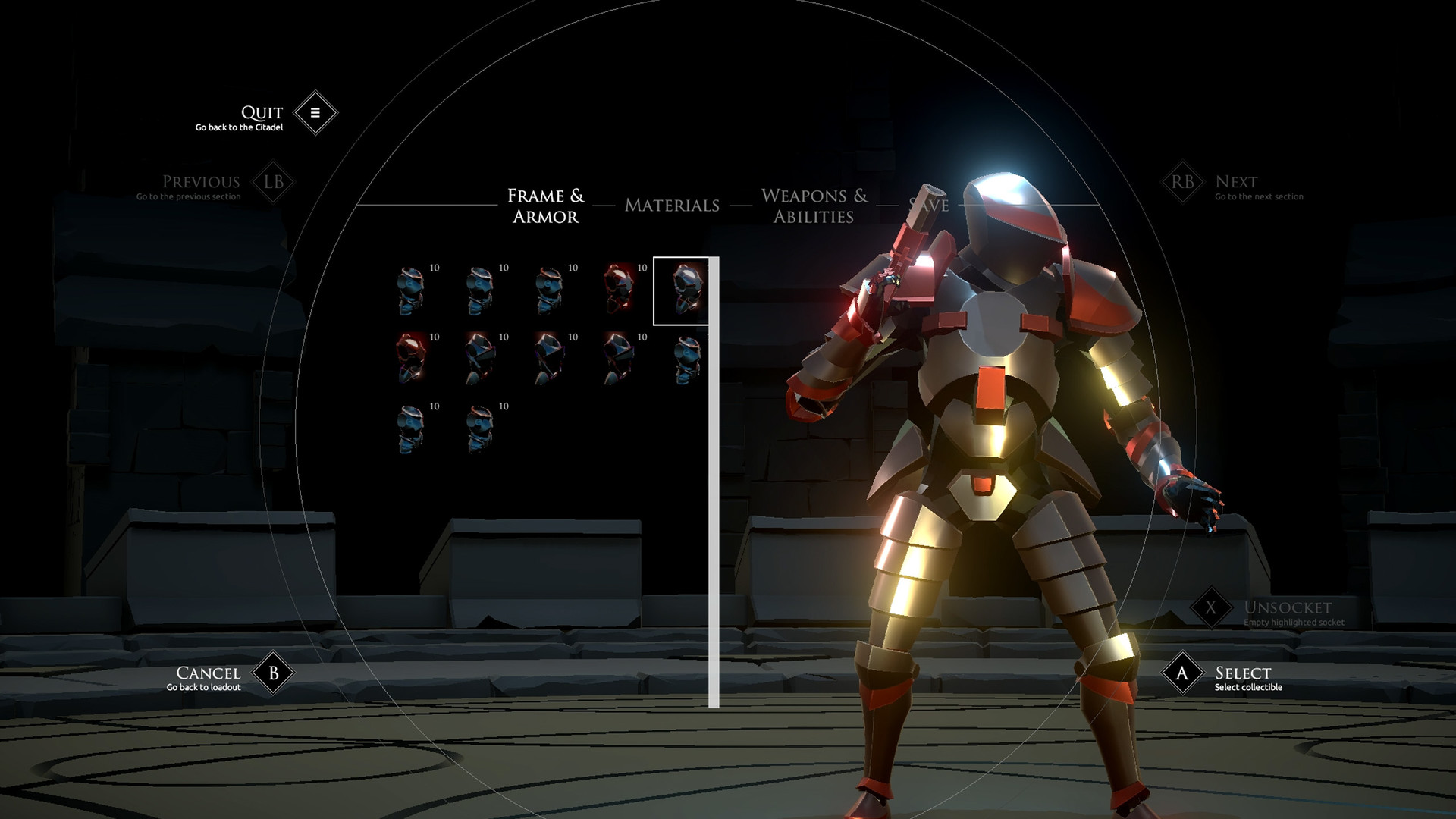This screenshot has height=819, width=1456.
Task: Choose the highlighted armor piece with white border
Action: (682, 291)
